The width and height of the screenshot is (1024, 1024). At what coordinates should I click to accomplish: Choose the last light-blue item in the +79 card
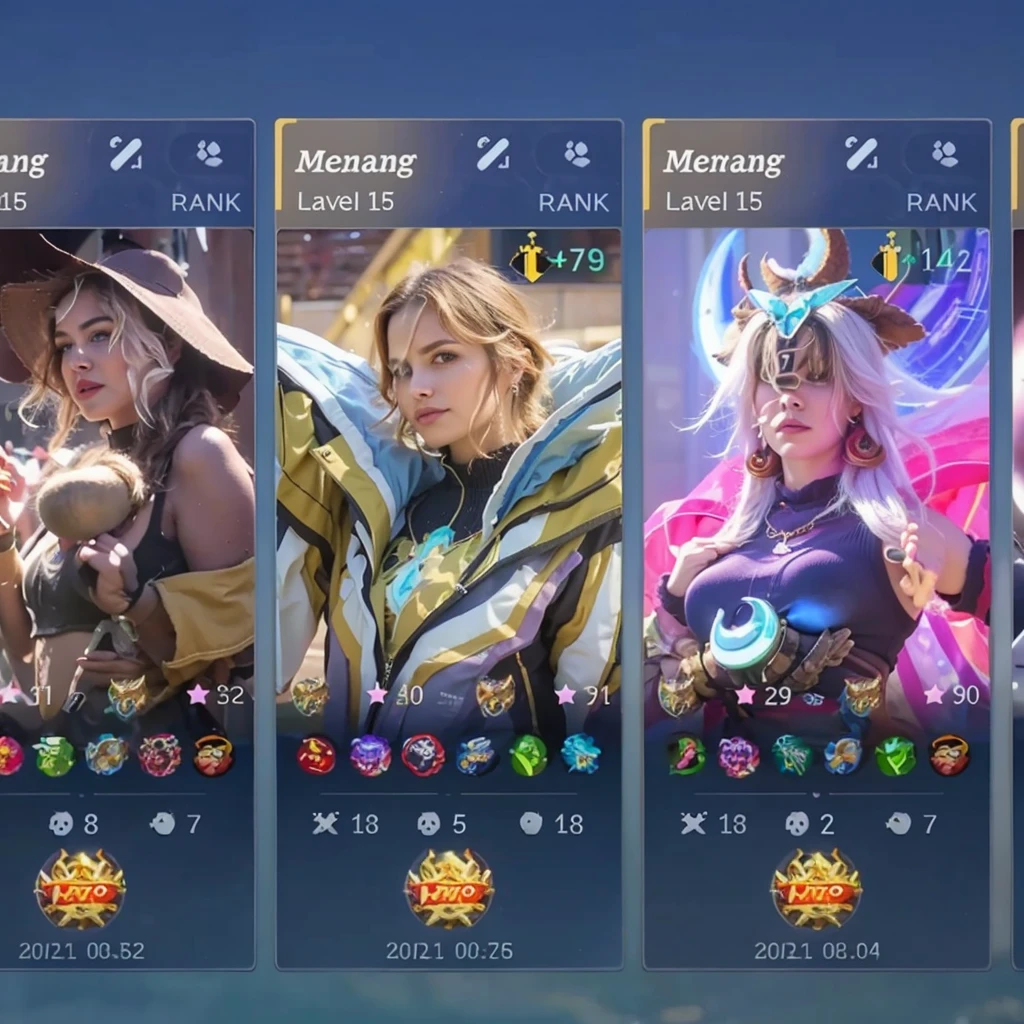click(581, 755)
